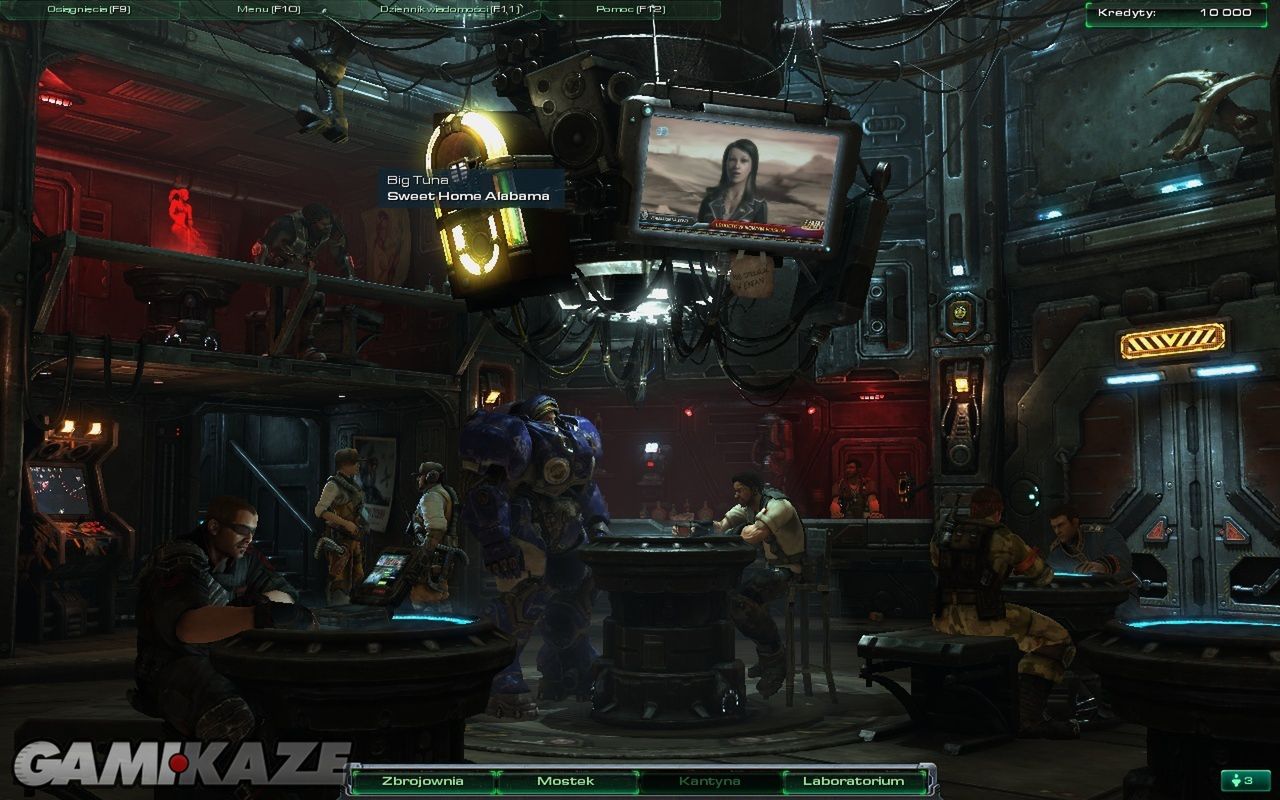Screen dimensions: 1280x800
Task: Open the game Menu (F10)
Action: (269, 10)
